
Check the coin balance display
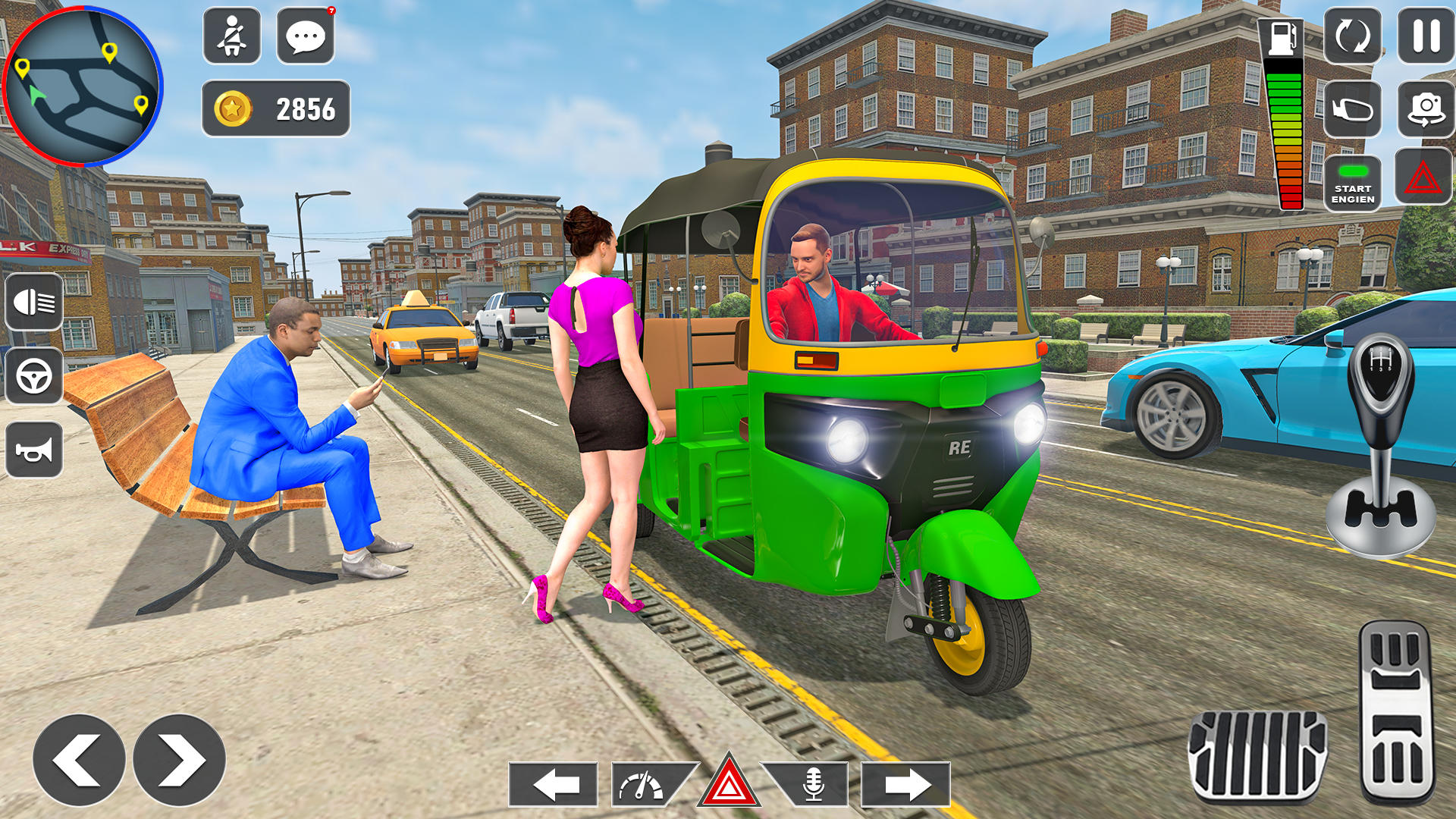[x=277, y=108]
